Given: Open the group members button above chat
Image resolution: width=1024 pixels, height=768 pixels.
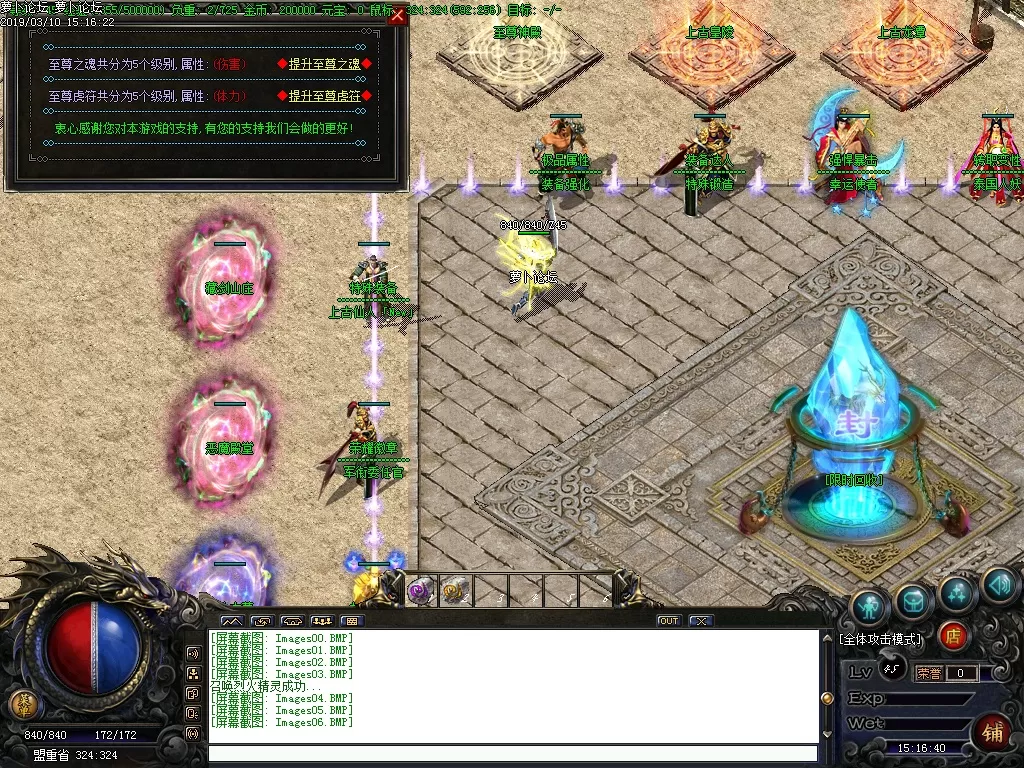Looking at the screenshot, I should [321, 621].
